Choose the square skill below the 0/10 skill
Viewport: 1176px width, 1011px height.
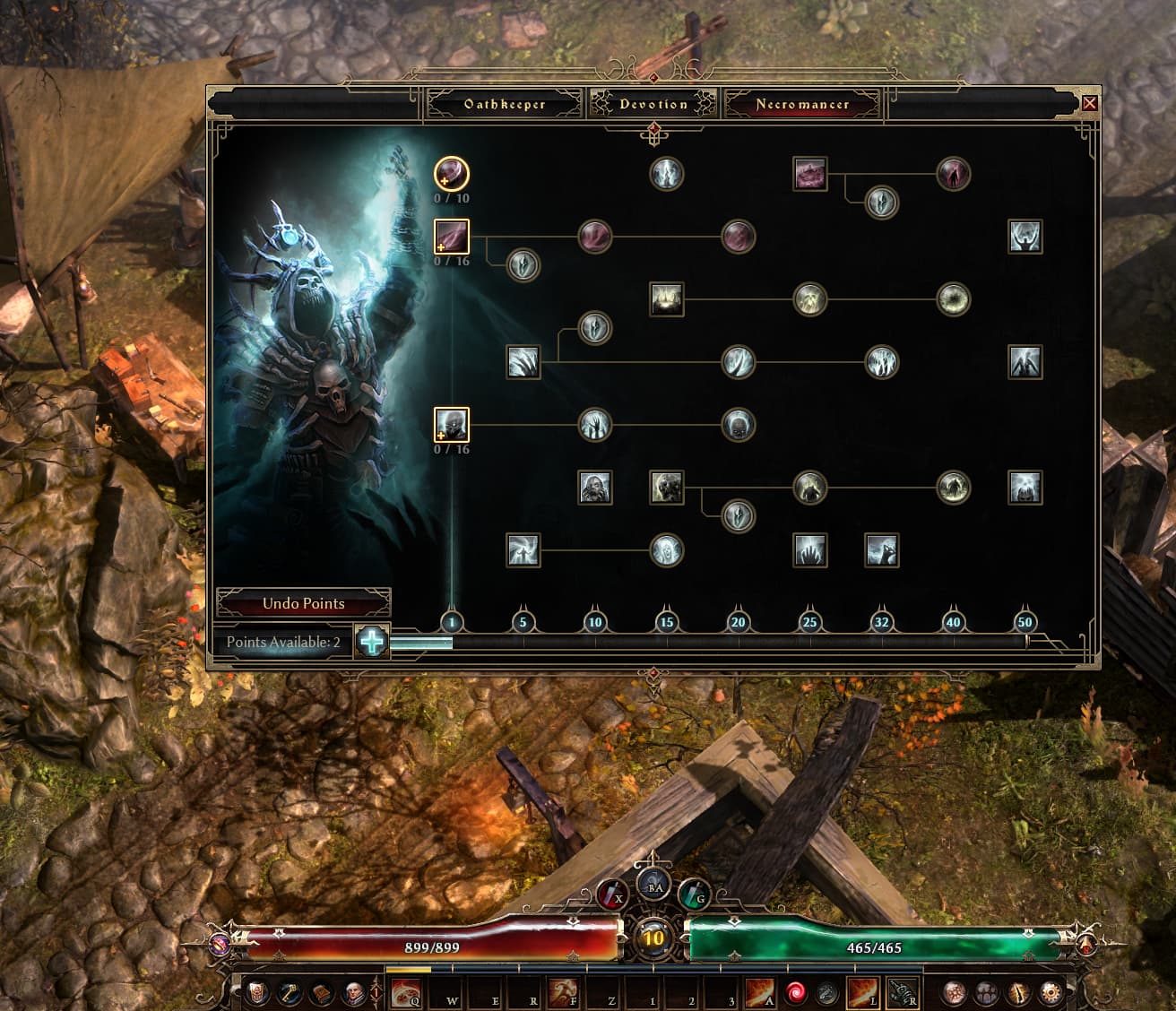452,237
